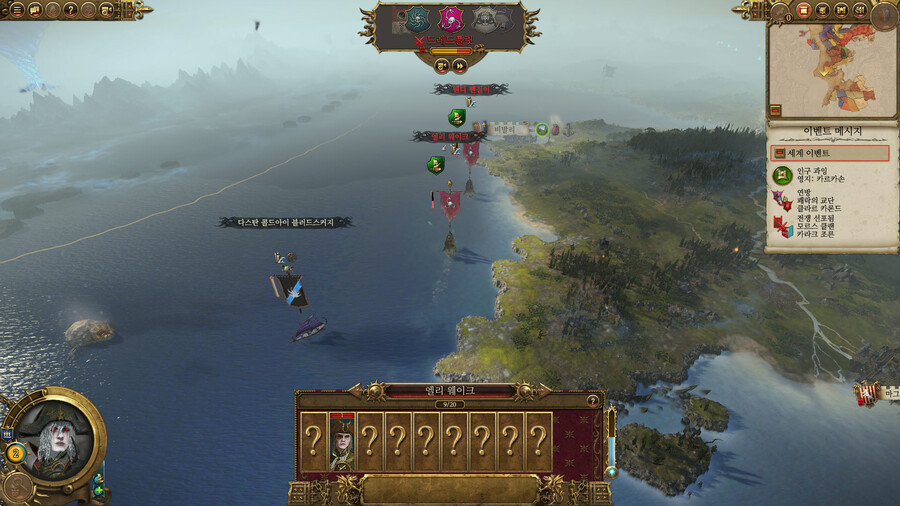Screen dimensions: 900x506
Task: Open the main menu hamburger button
Action: [17, 9]
